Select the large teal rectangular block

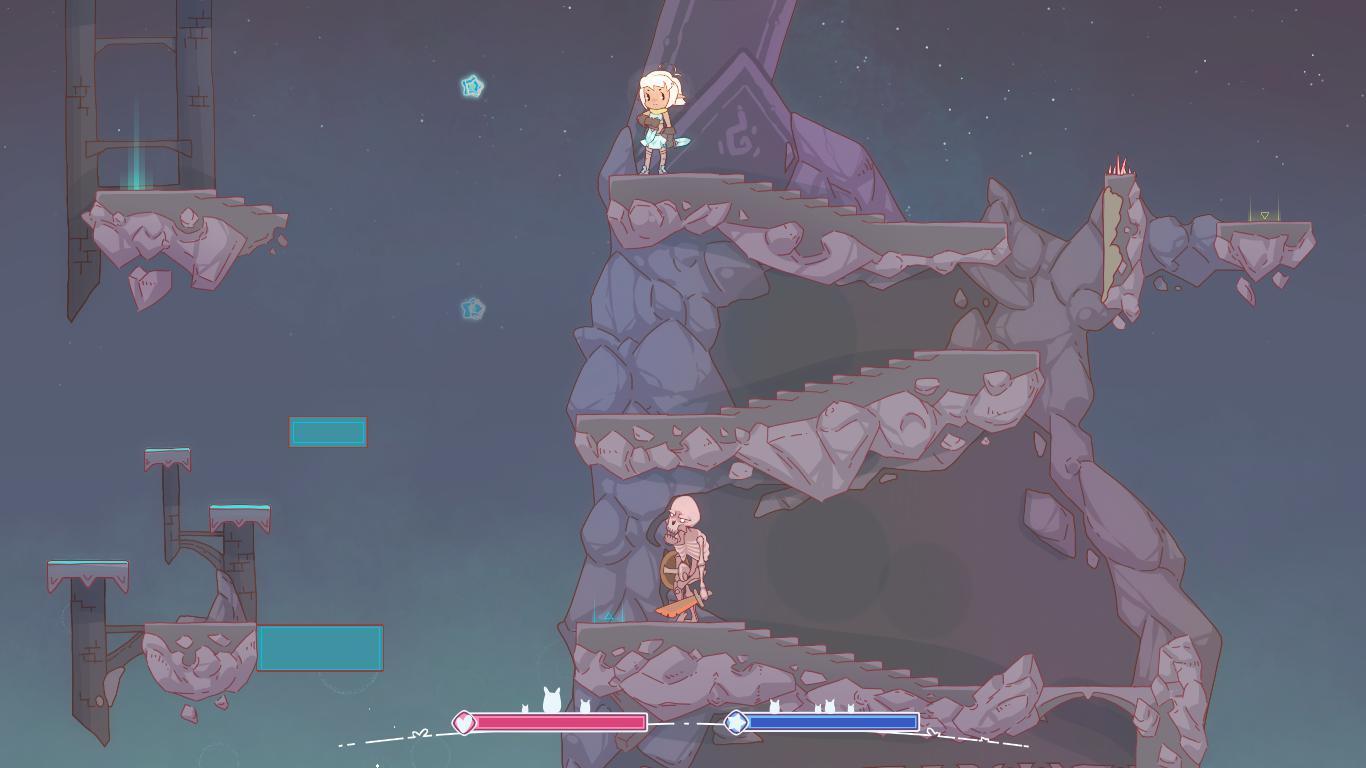pyautogui.click(x=321, y=649)
